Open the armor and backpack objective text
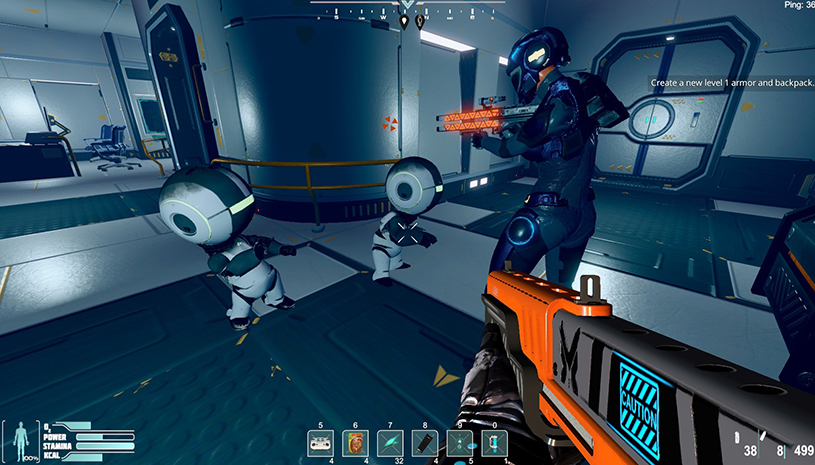This screenshot has width=815, height=465. tap(731, 83)
